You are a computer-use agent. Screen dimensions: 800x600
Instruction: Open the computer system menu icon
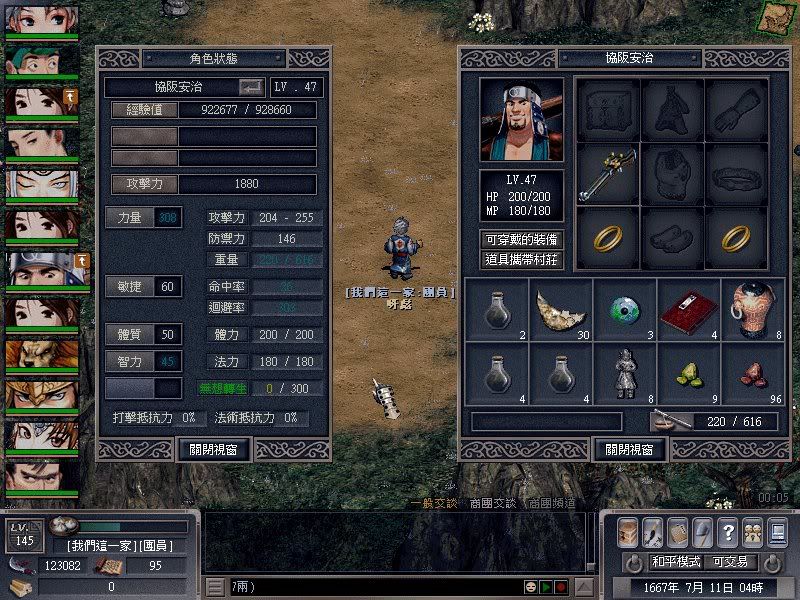tap(777, 531)
